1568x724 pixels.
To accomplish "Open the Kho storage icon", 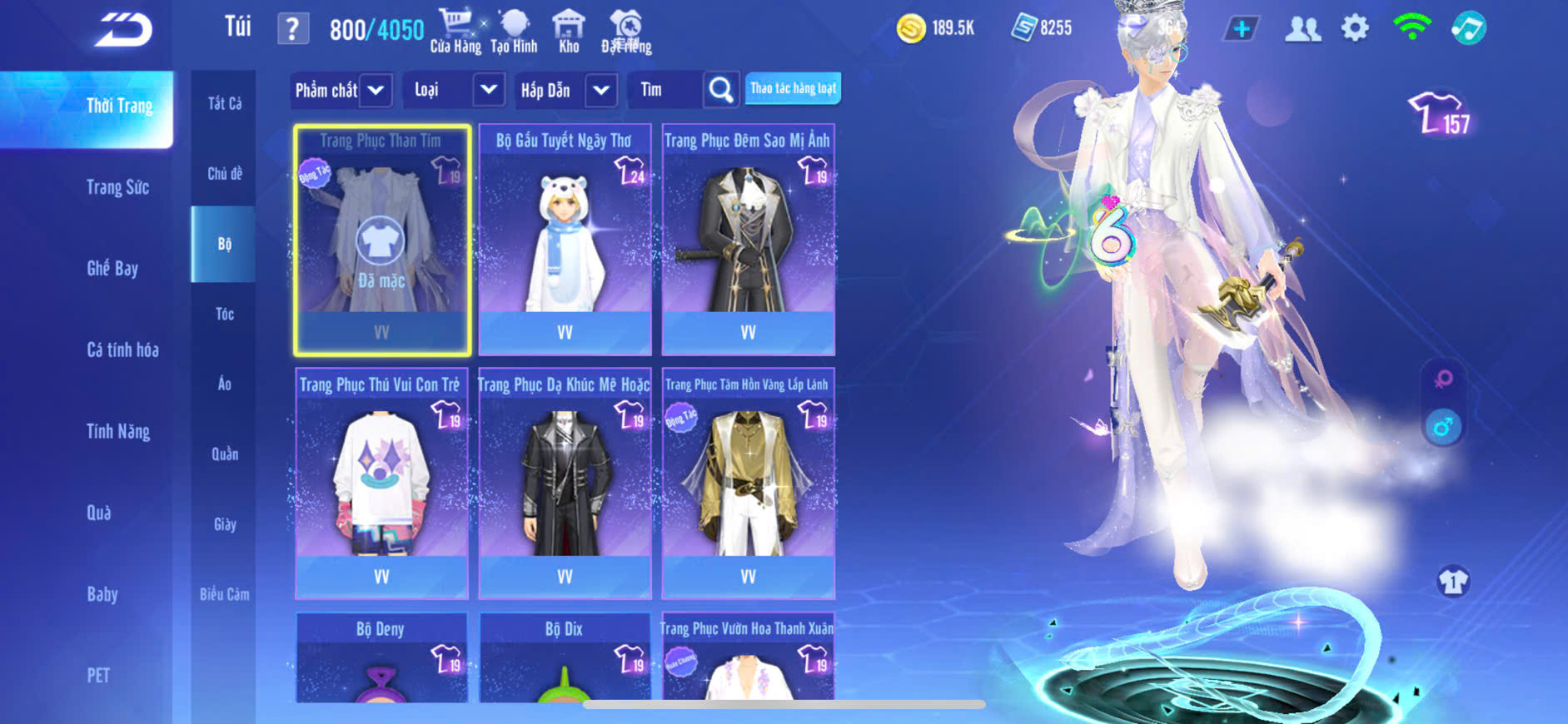I will (569, 31).
